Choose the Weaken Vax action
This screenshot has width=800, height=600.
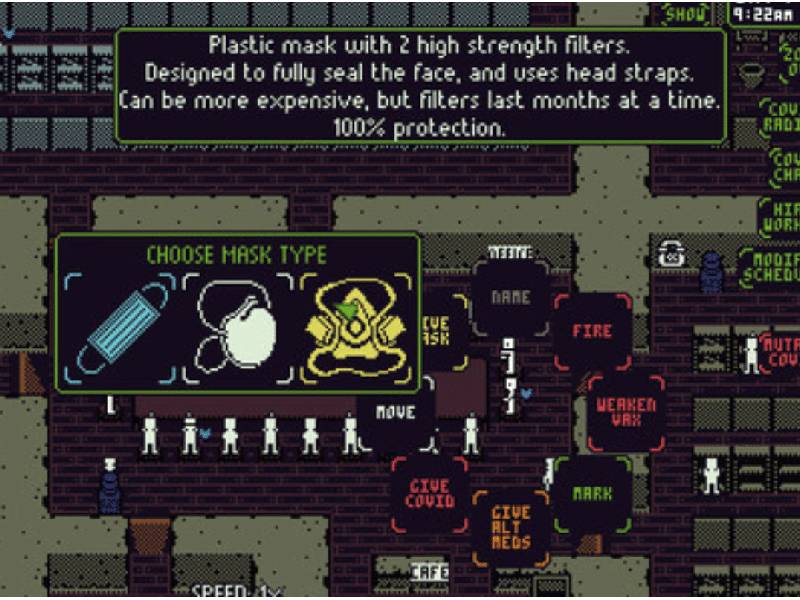[625, 411]
